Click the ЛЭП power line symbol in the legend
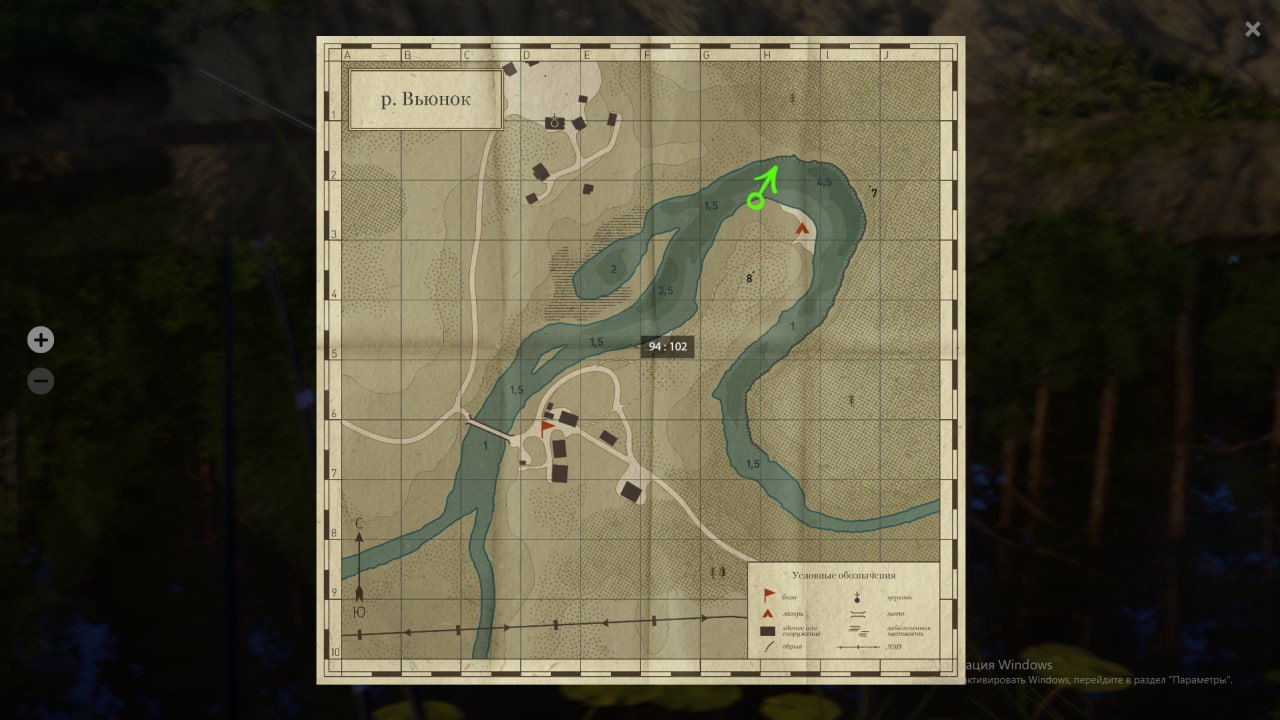 coord(858,647)
